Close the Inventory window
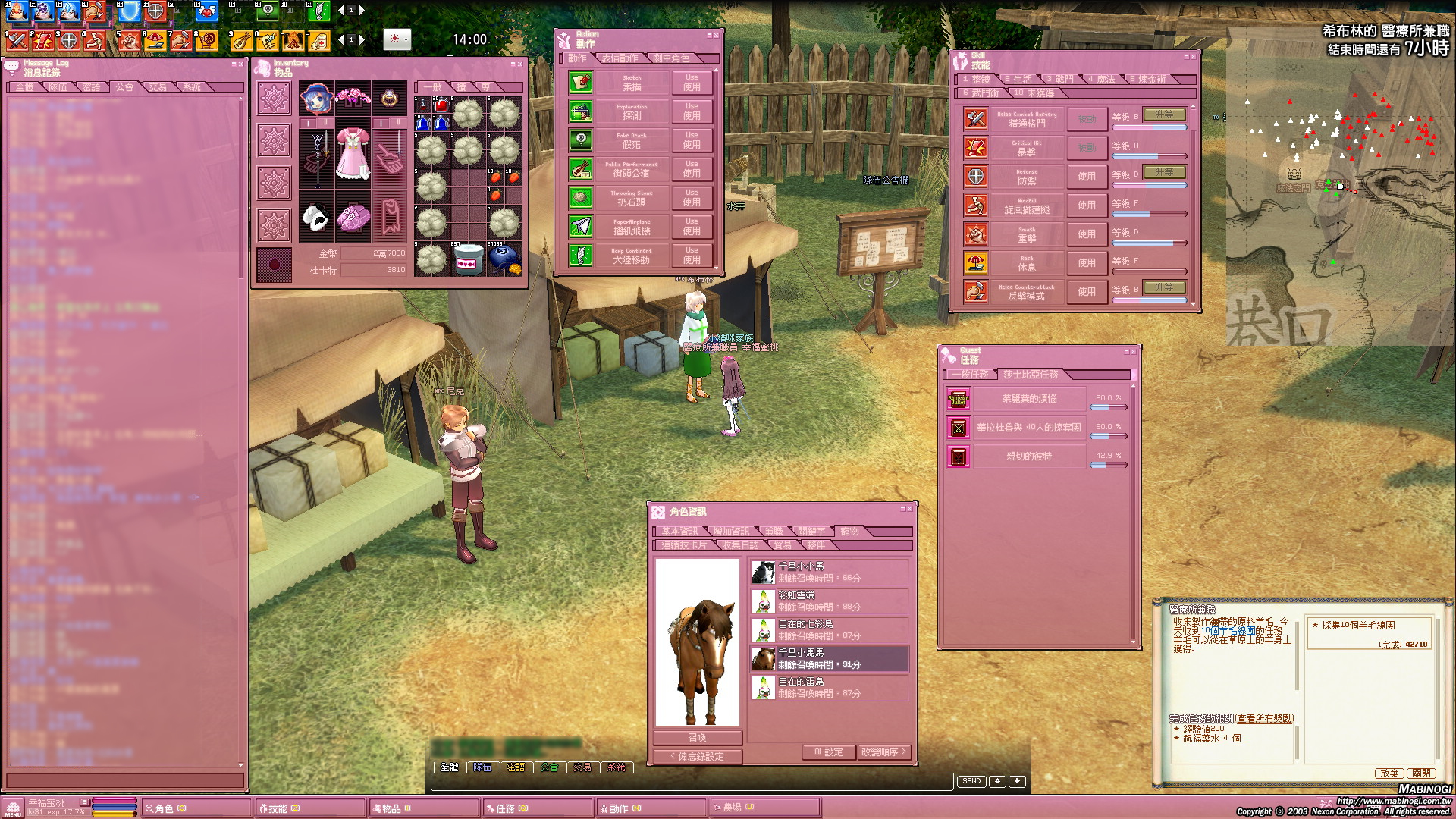Image resolution: width=1456 pixels, height=819 pixels. point(520,64)
